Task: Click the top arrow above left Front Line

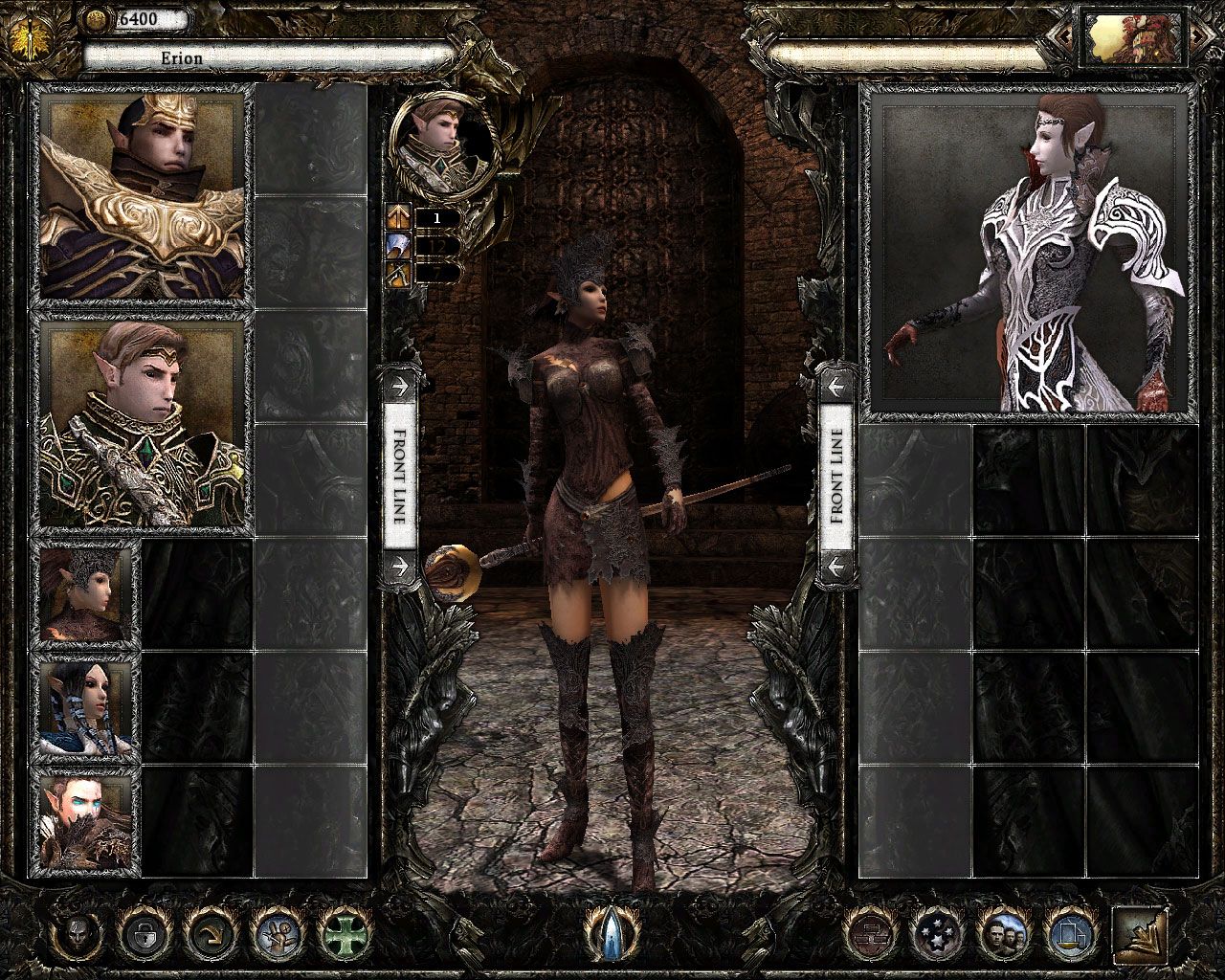Action: click(399, 387)
